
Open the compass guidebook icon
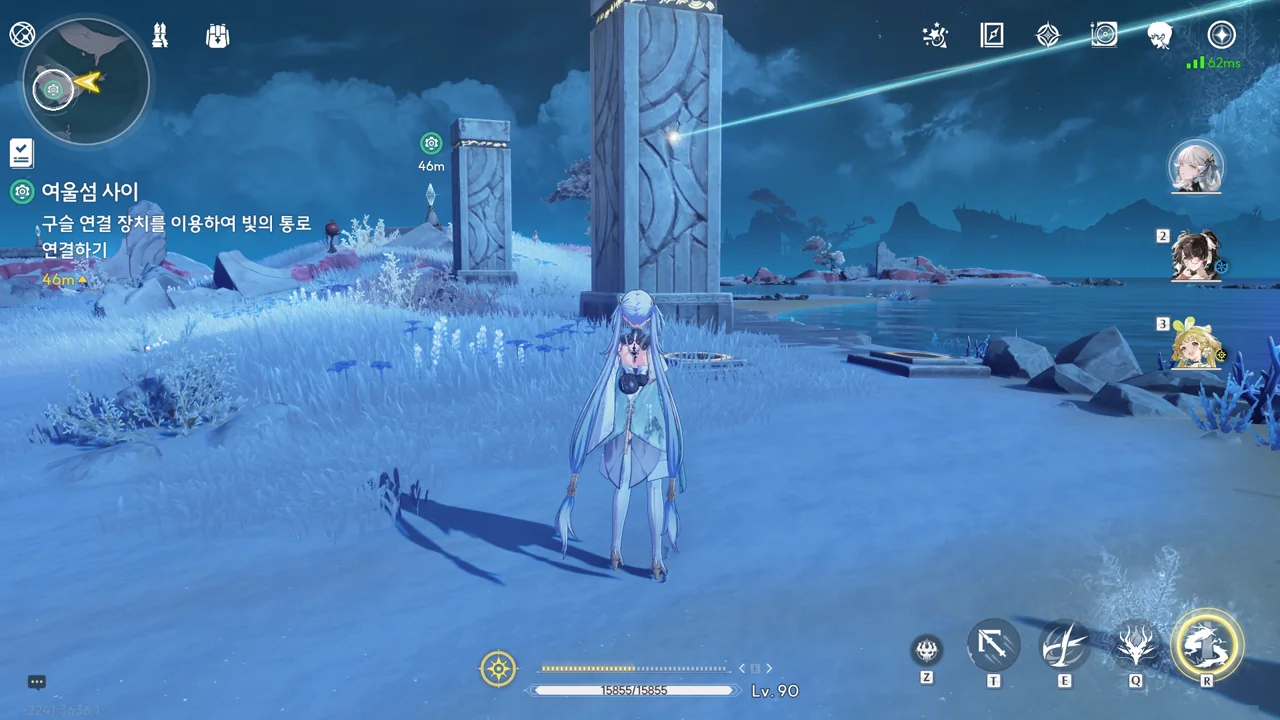991,36
